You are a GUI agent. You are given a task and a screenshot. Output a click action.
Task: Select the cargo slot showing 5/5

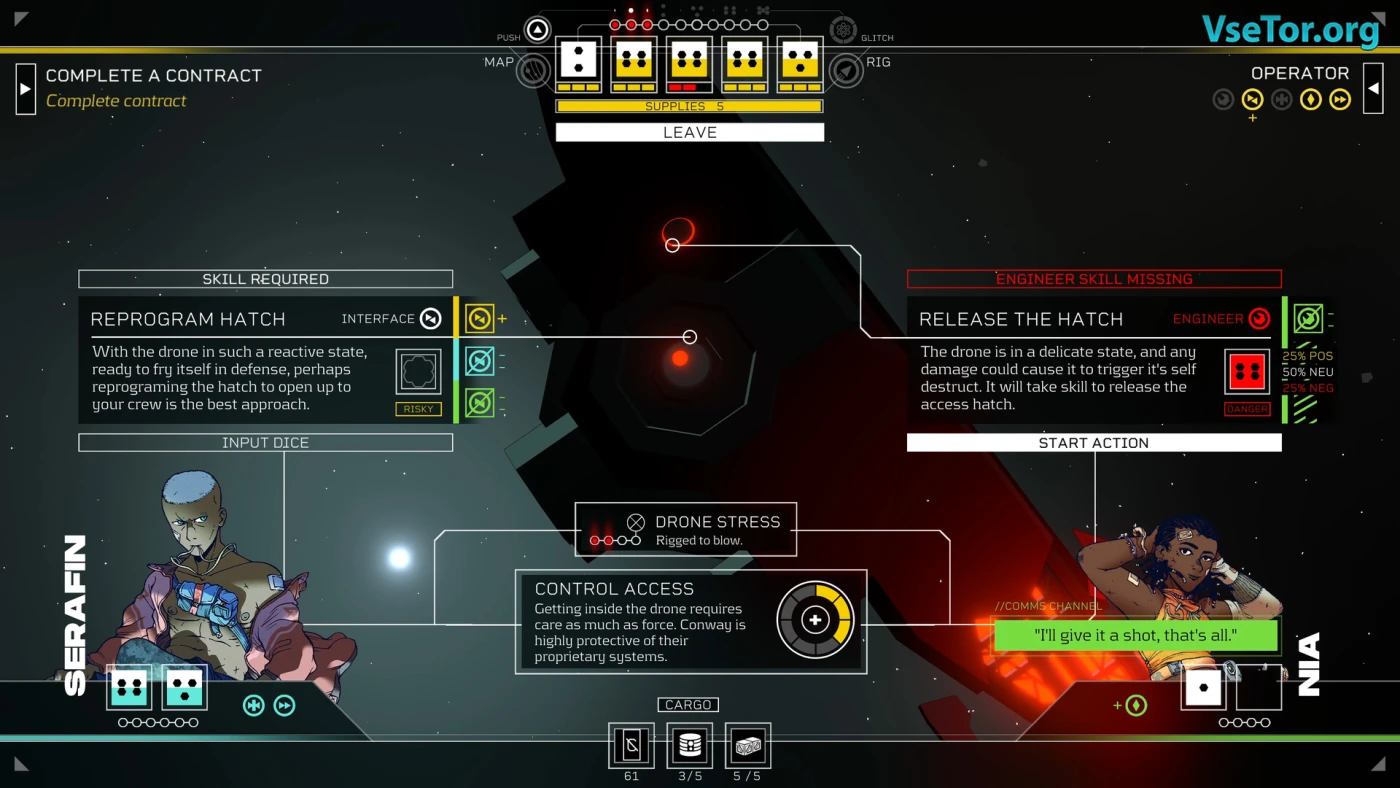point(747,745)
